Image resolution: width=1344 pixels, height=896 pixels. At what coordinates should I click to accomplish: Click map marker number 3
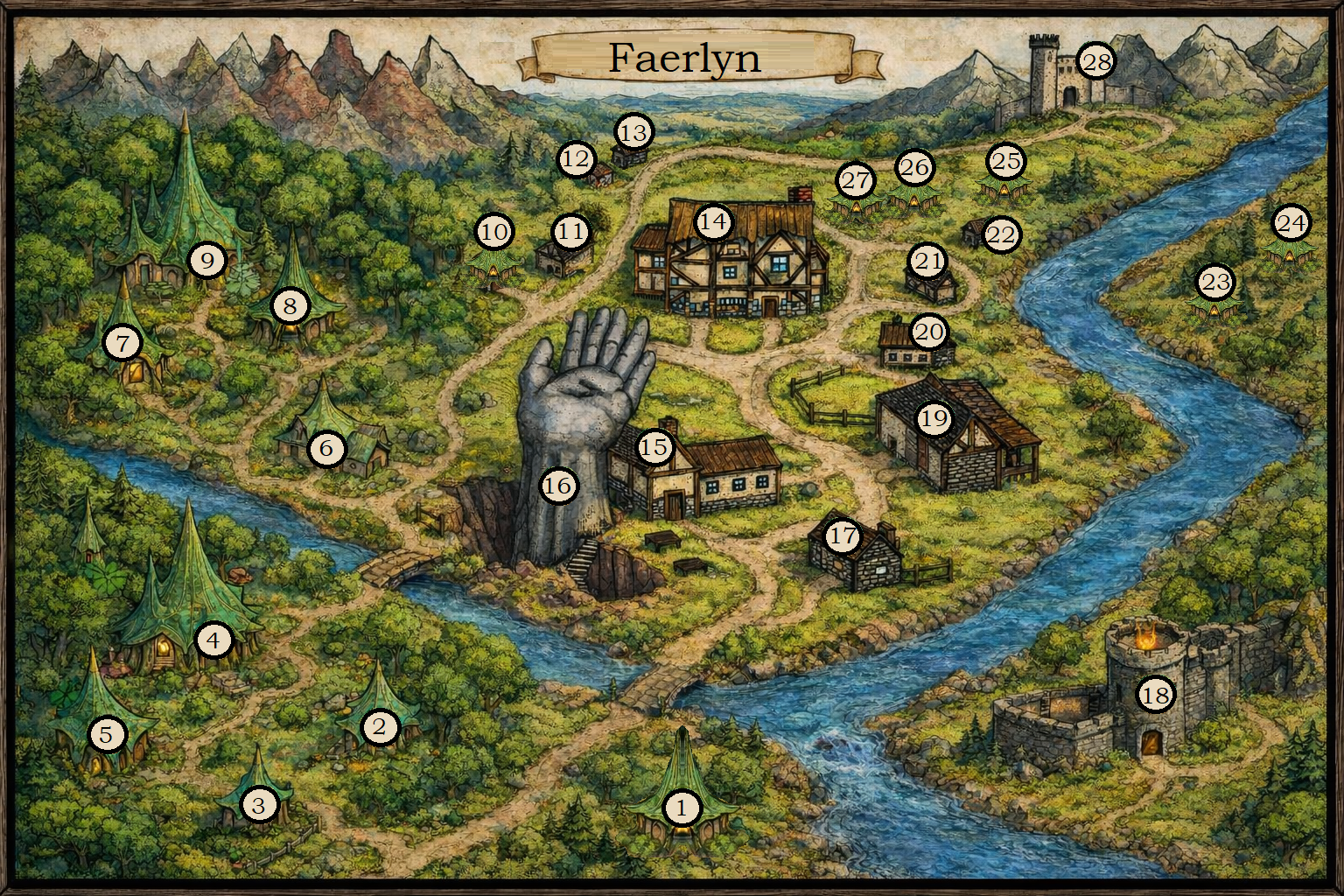click(258, 804)
